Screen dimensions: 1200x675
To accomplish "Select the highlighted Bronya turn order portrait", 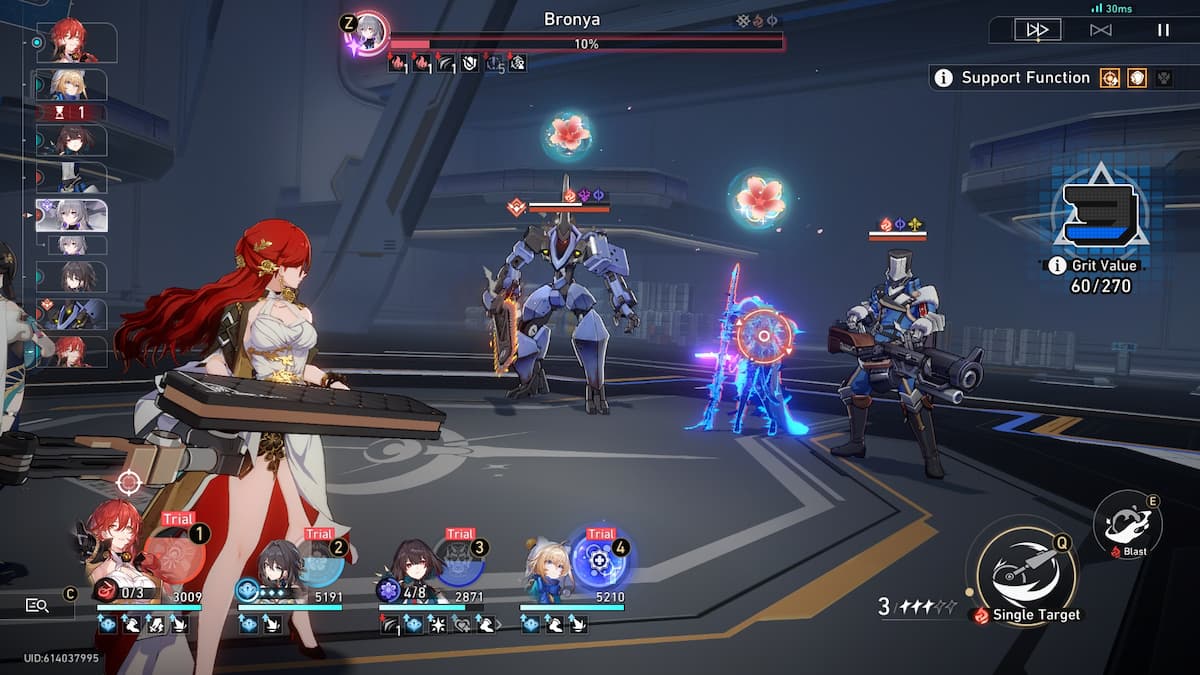I will click(x=72, y=215).
